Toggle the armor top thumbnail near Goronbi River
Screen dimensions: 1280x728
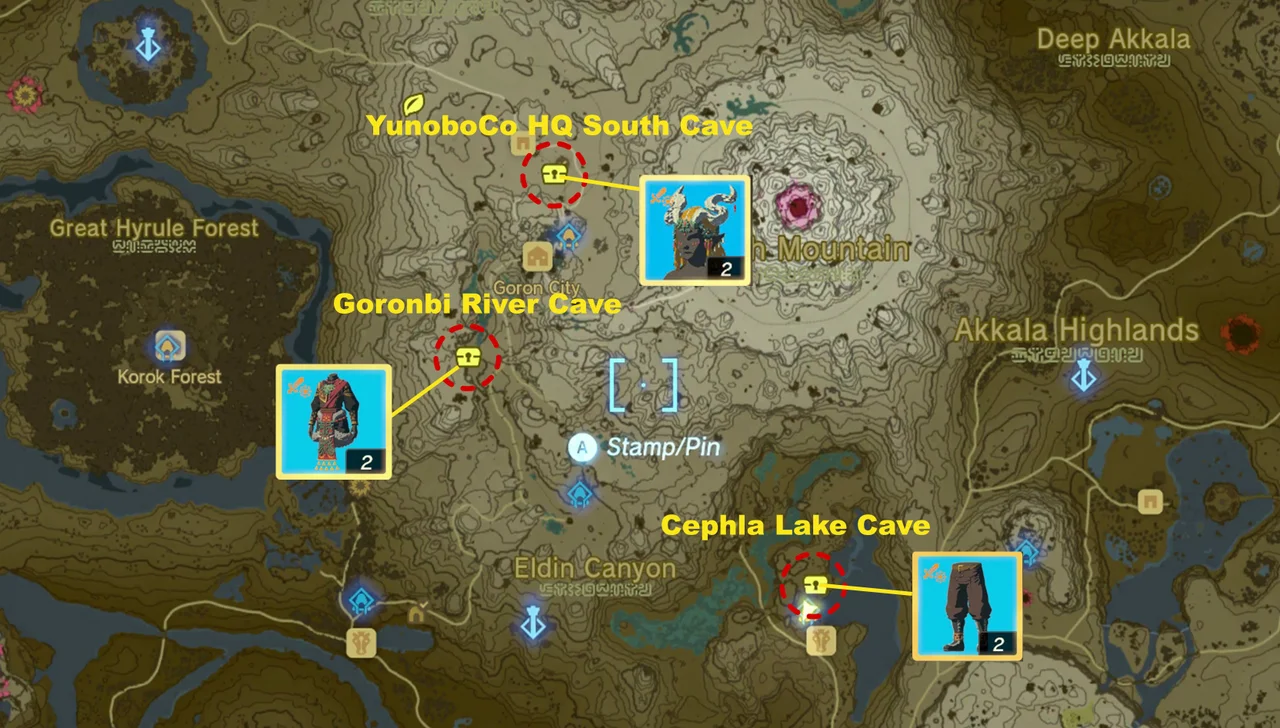(x=334, y=421)
